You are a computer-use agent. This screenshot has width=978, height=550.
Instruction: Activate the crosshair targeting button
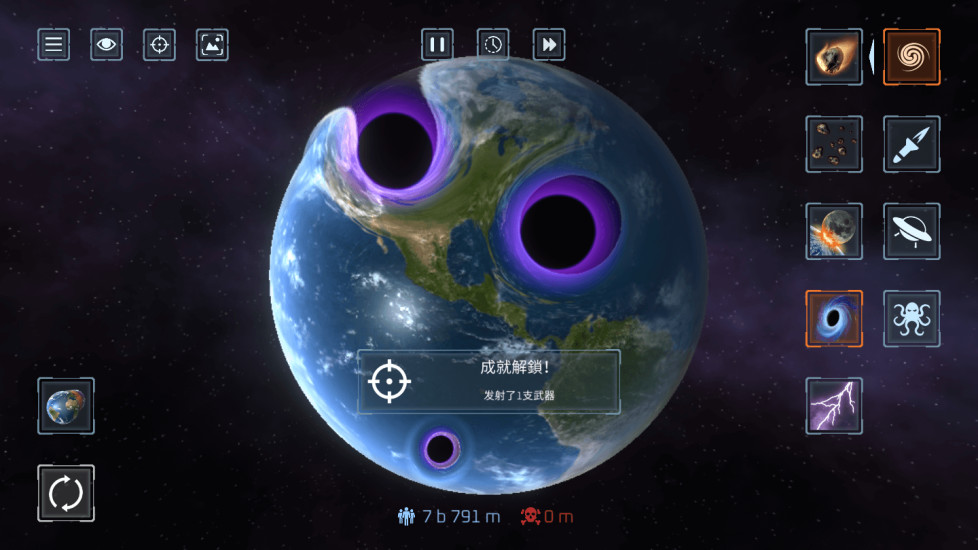(159, 44)
